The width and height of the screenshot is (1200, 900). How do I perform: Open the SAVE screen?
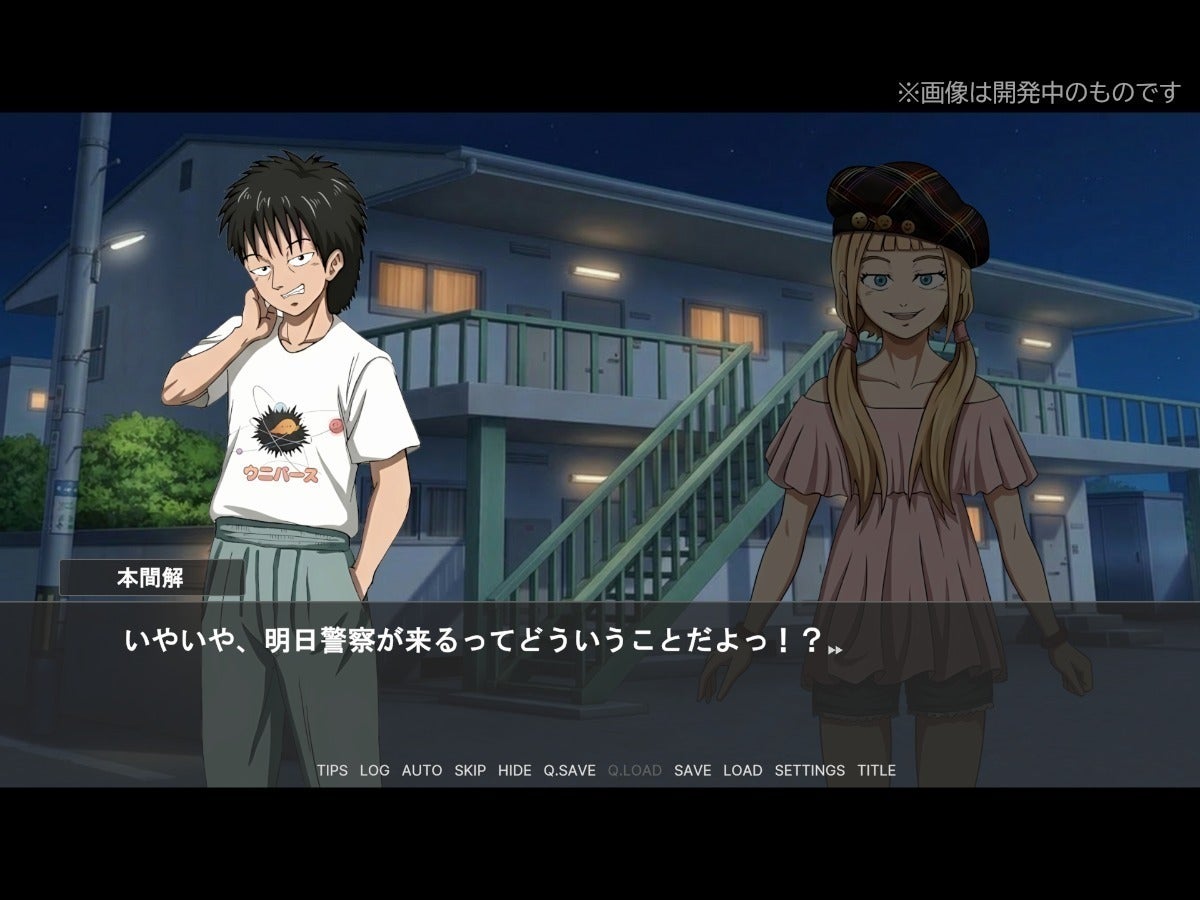692,771
